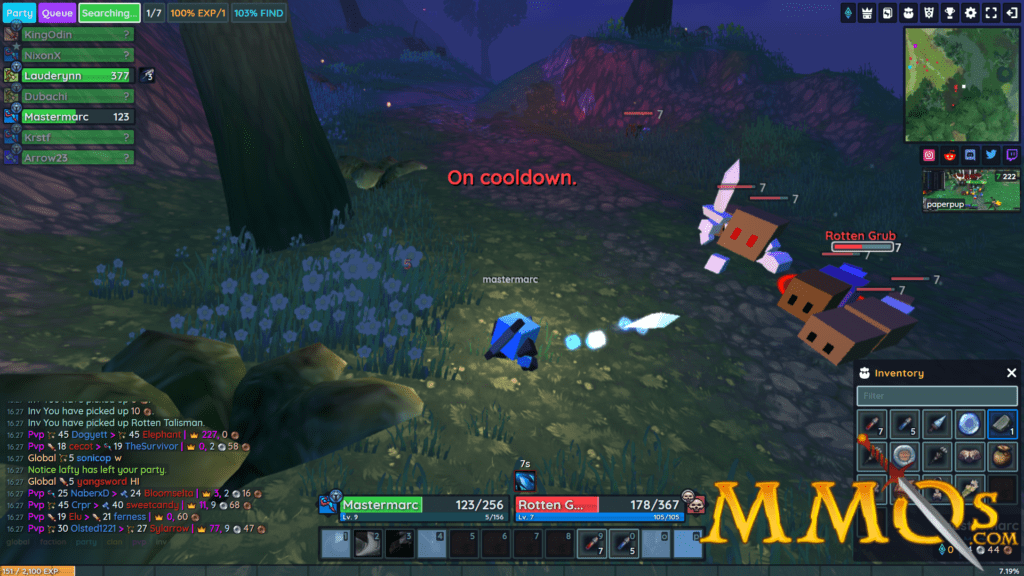Open the Discord link icon
Viewport: 1024px width, 576px height.
[970, 155]
